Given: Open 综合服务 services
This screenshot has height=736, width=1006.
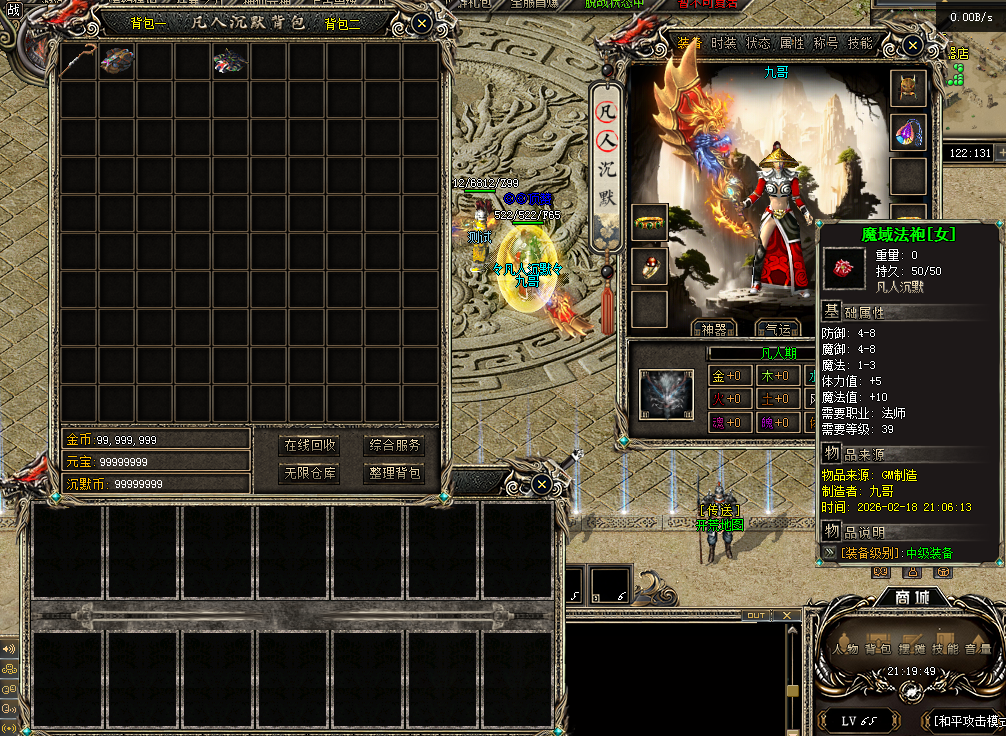Looking at the screenshot, I should pyautogui.click(x=395, y=446).
